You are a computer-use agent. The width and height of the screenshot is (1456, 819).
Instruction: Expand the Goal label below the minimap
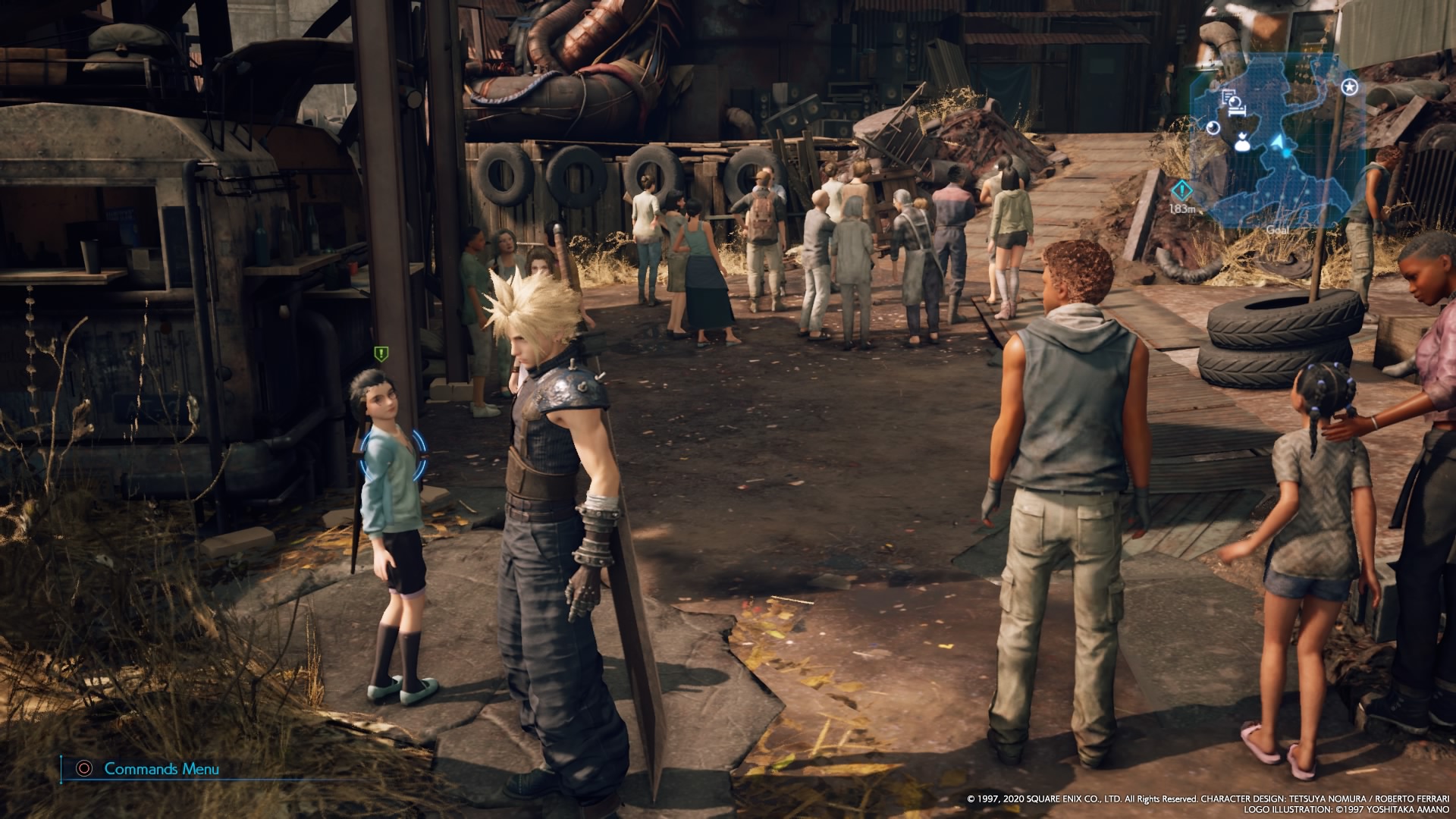point(1279,229)
